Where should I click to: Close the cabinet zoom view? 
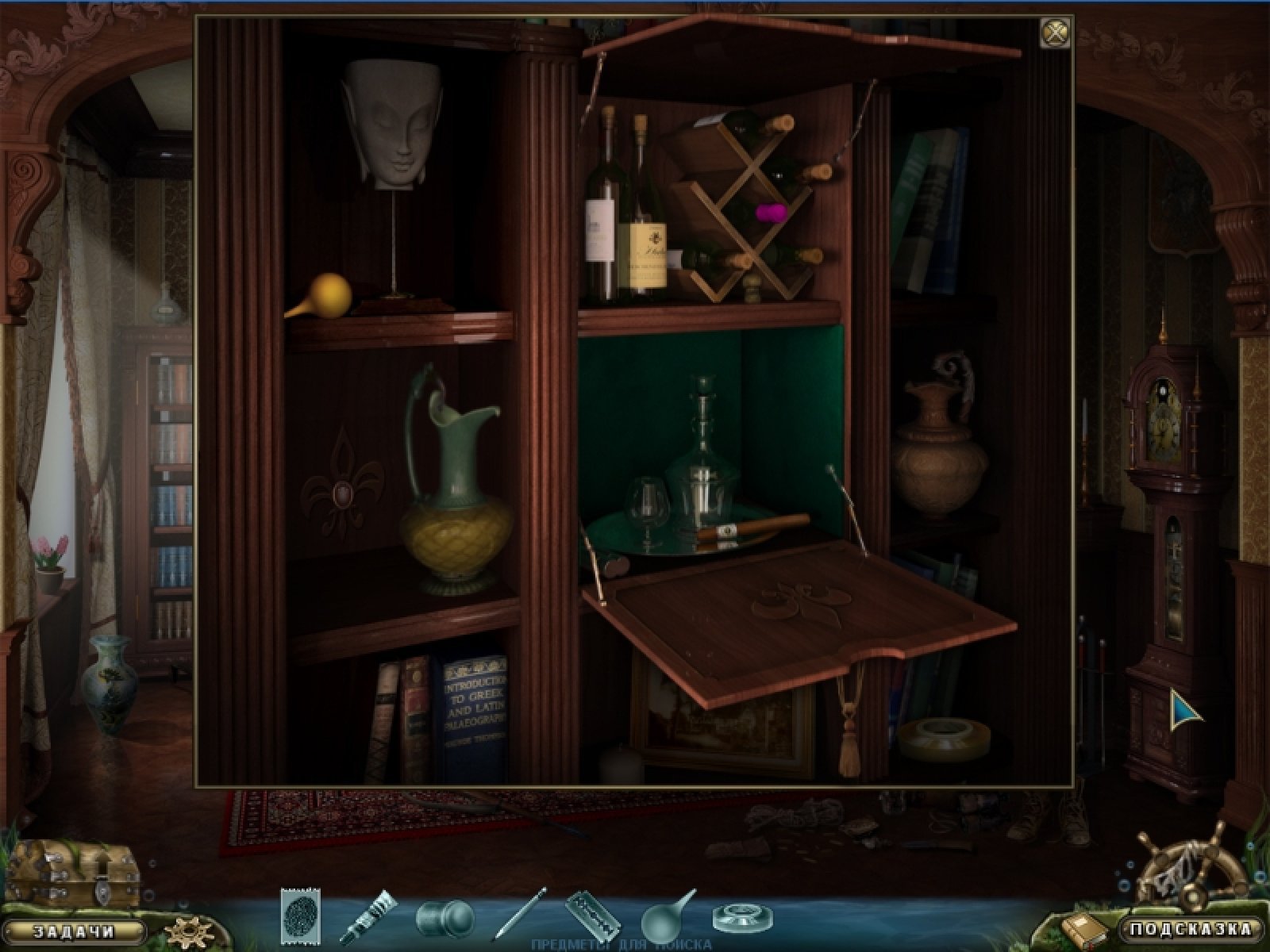[x=1055, y=33]
